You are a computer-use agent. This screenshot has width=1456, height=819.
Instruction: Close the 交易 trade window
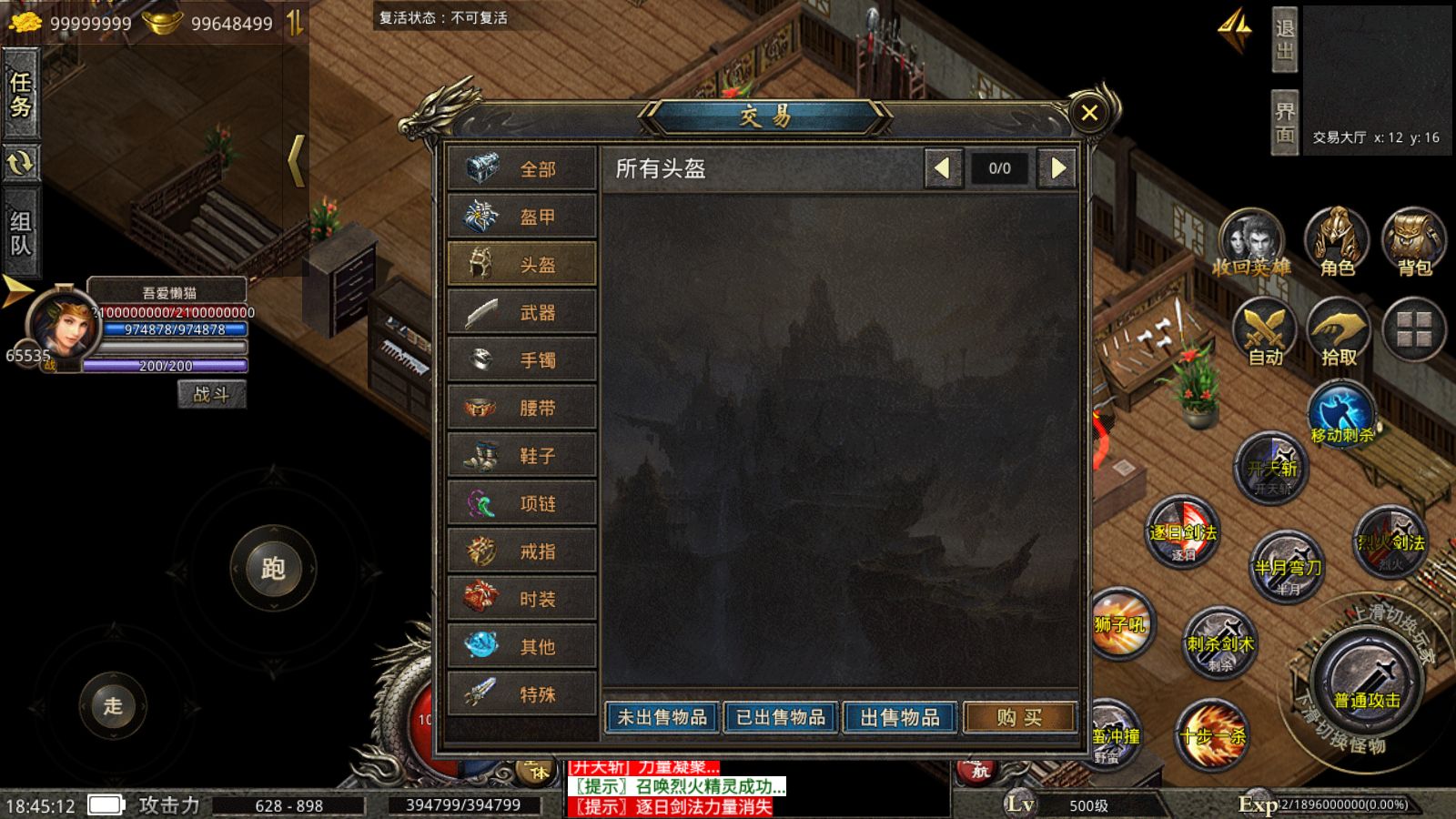[x=1089, y=113]
